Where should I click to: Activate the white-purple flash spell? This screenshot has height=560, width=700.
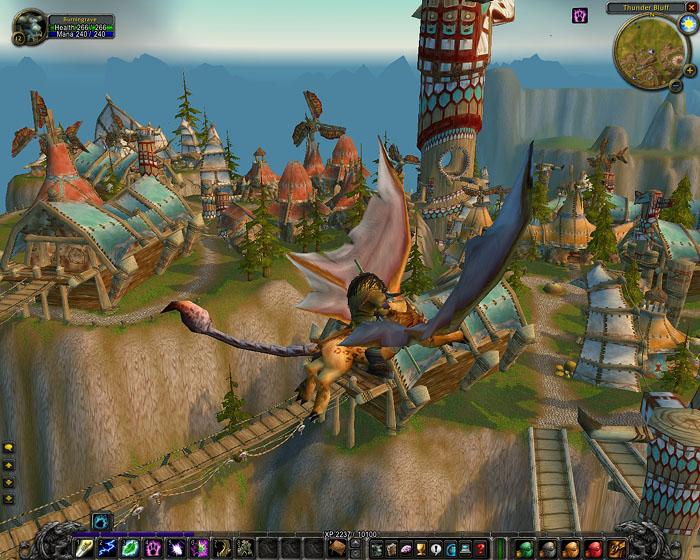[x=176, y=548]
